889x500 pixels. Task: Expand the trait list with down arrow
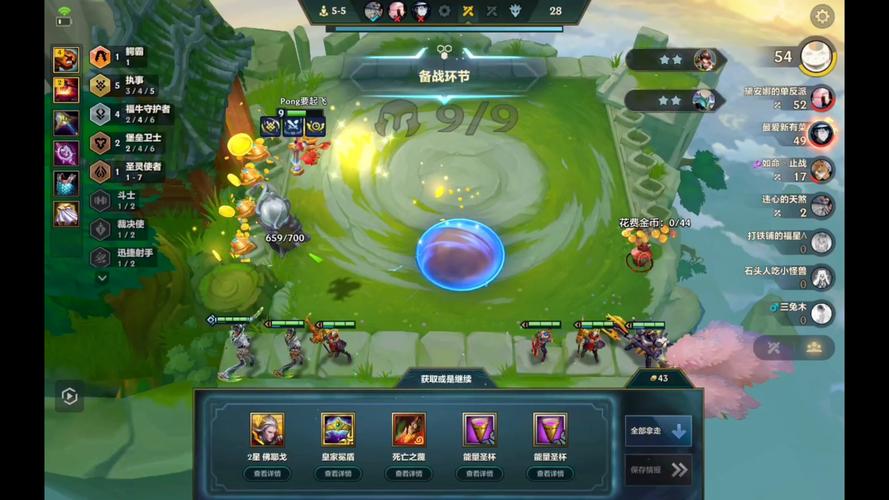(101, 278)
